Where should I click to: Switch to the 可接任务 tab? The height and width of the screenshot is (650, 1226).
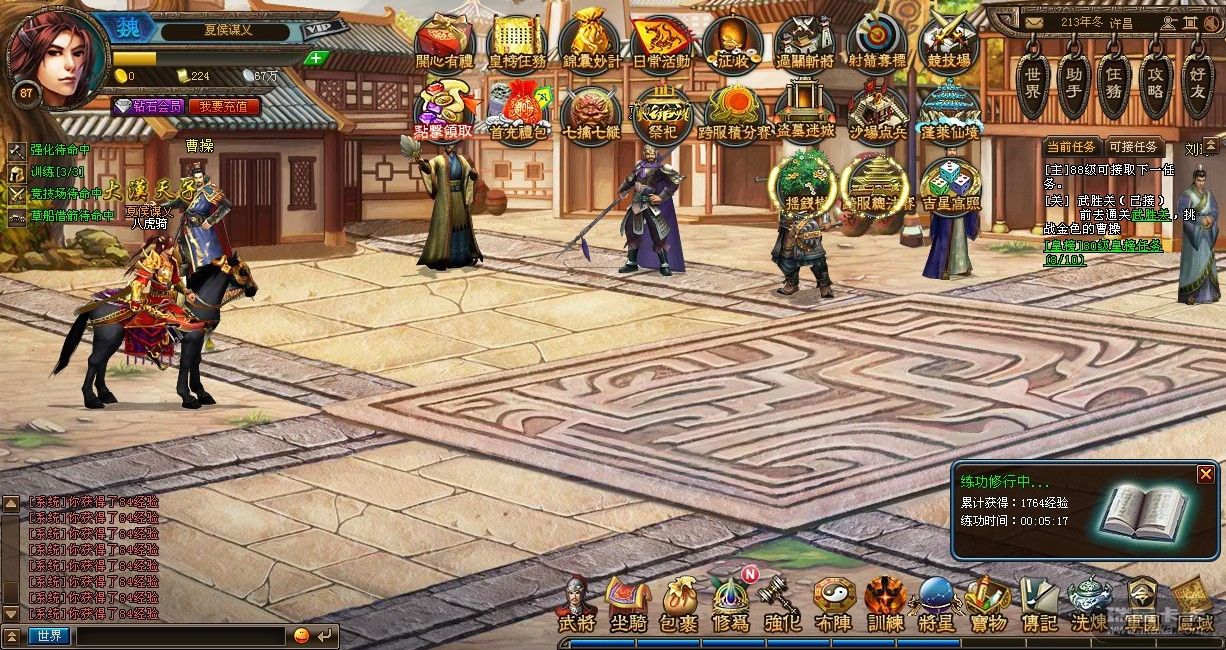(x=1133, y=147)
